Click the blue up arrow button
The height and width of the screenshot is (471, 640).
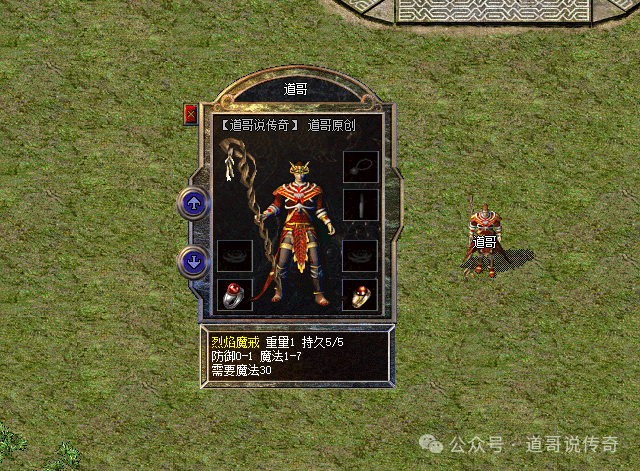coord(193,204)
